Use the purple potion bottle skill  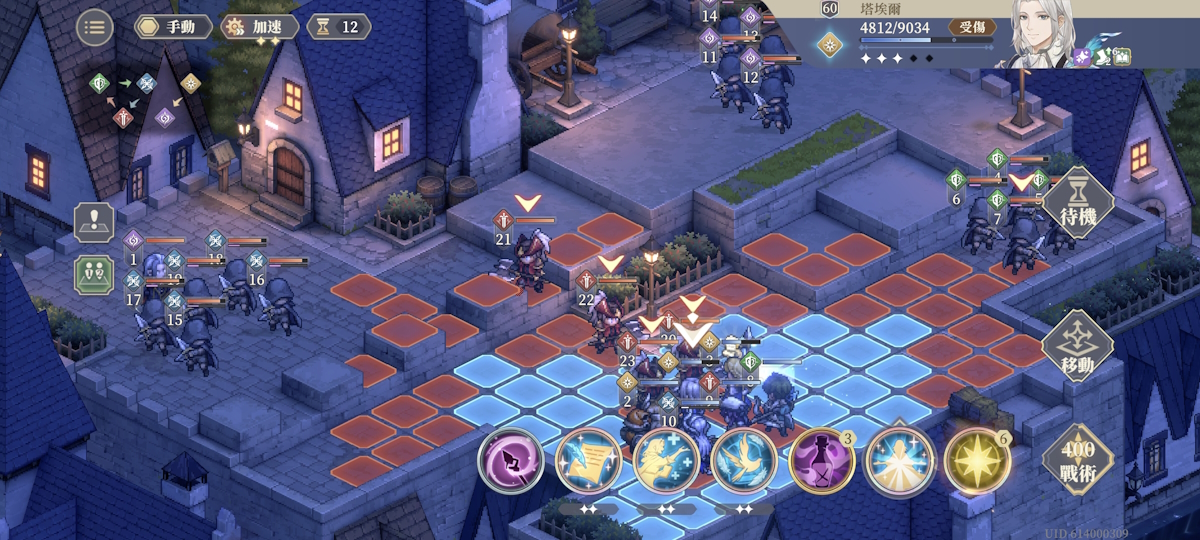pyautogui.click(x=821, y=460)
